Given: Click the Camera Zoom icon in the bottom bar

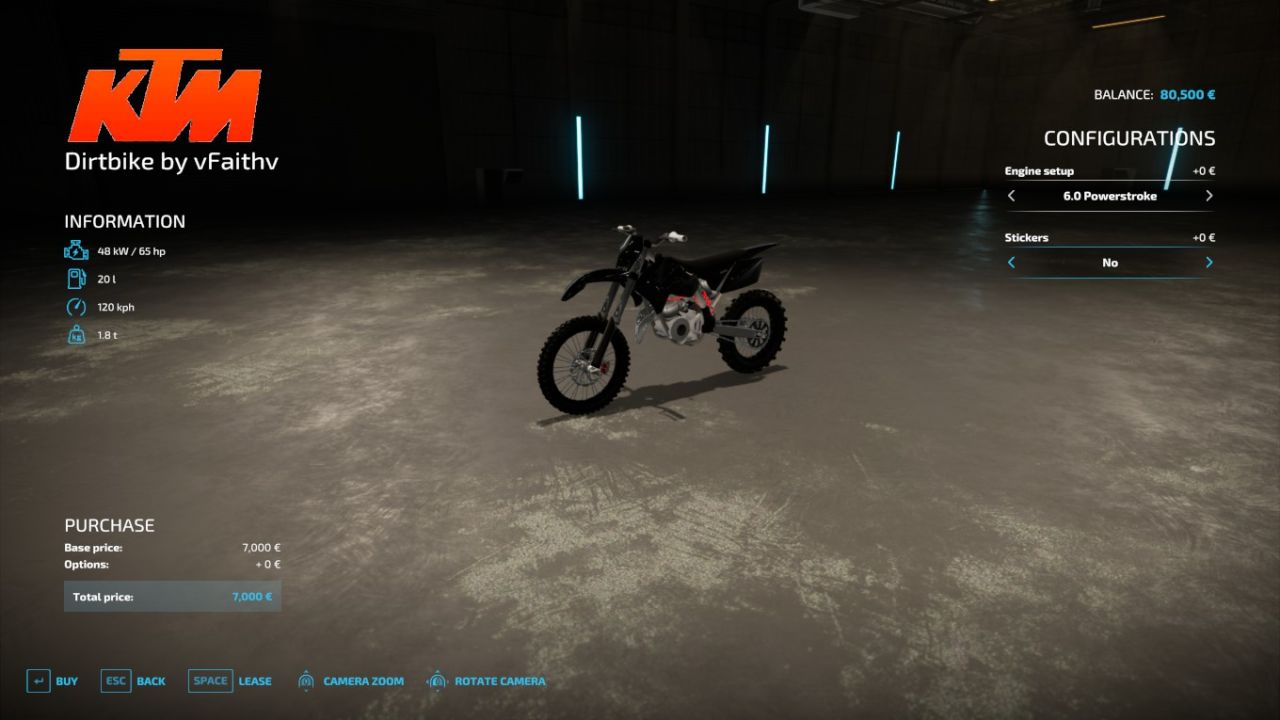Looking at the screenshot, I should [x=306, y=680].
